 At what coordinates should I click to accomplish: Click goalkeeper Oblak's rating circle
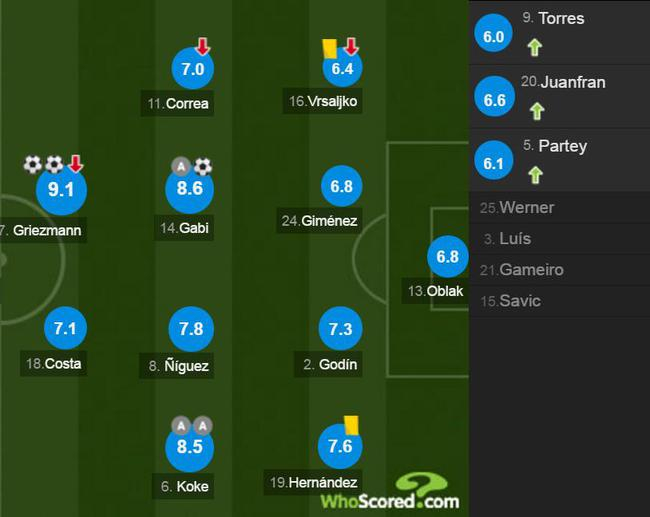tap(447, 257)
